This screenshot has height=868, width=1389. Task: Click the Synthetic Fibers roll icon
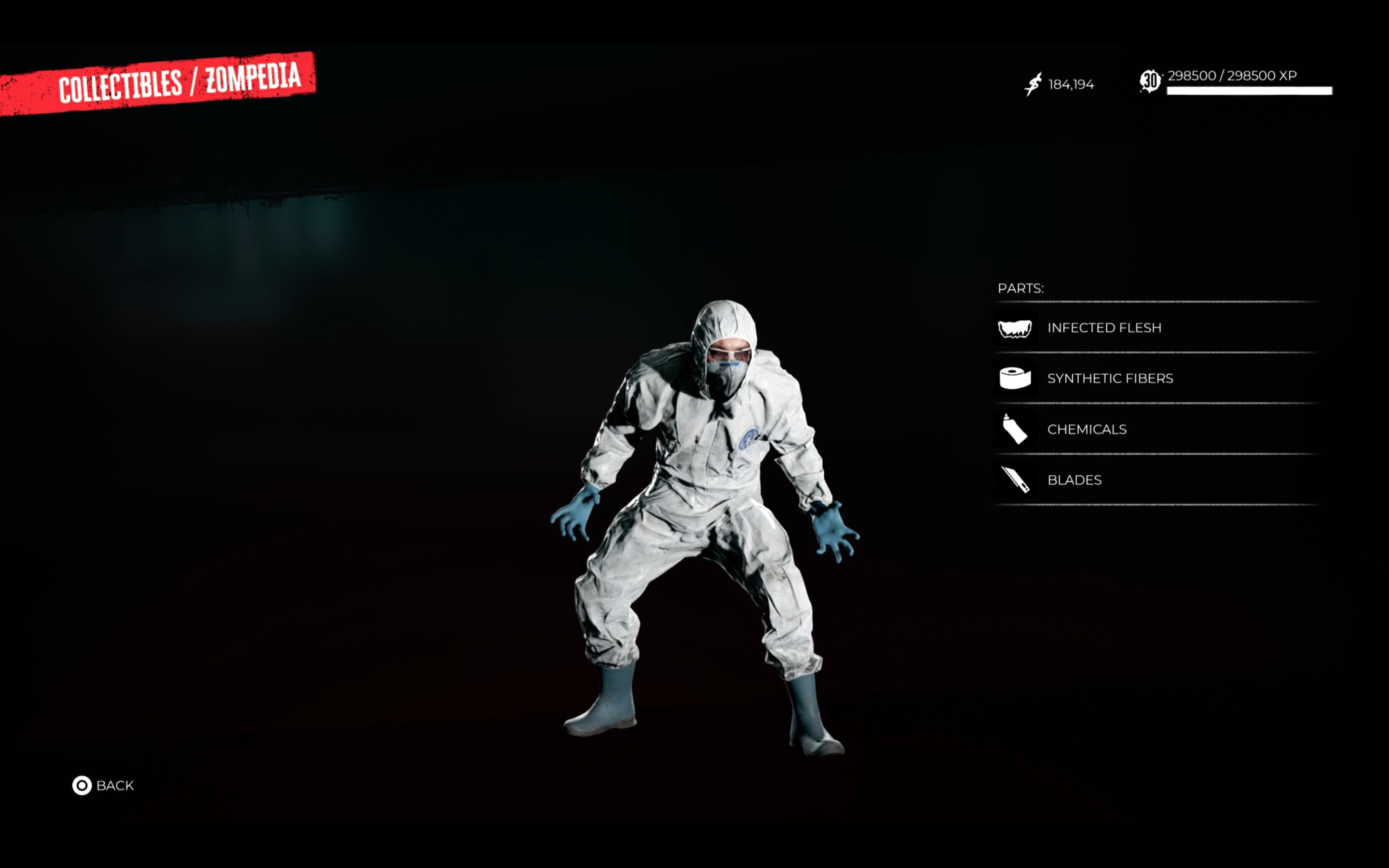click(x=1015, y=379)
